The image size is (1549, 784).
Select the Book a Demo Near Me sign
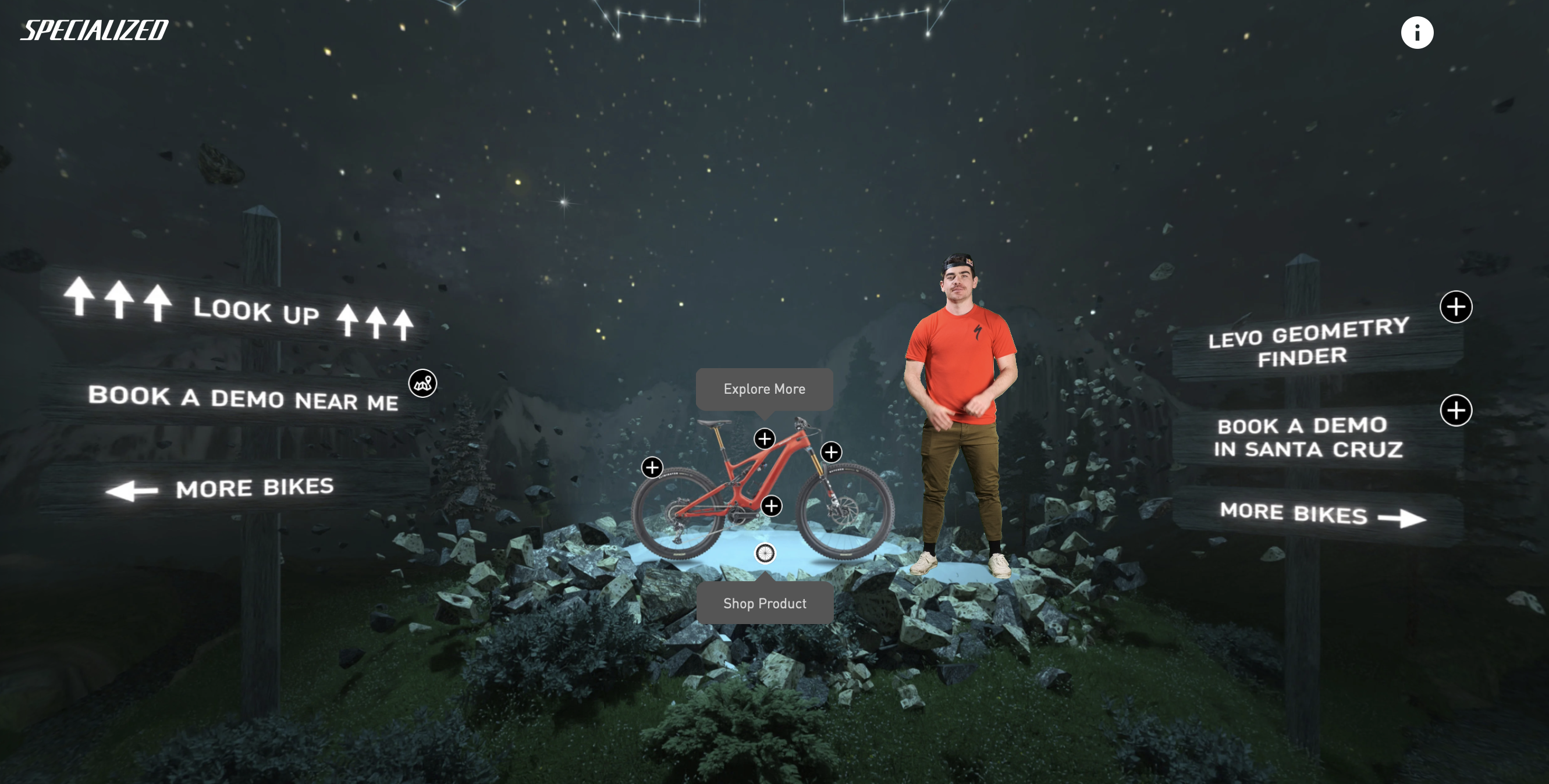point(243,398)
